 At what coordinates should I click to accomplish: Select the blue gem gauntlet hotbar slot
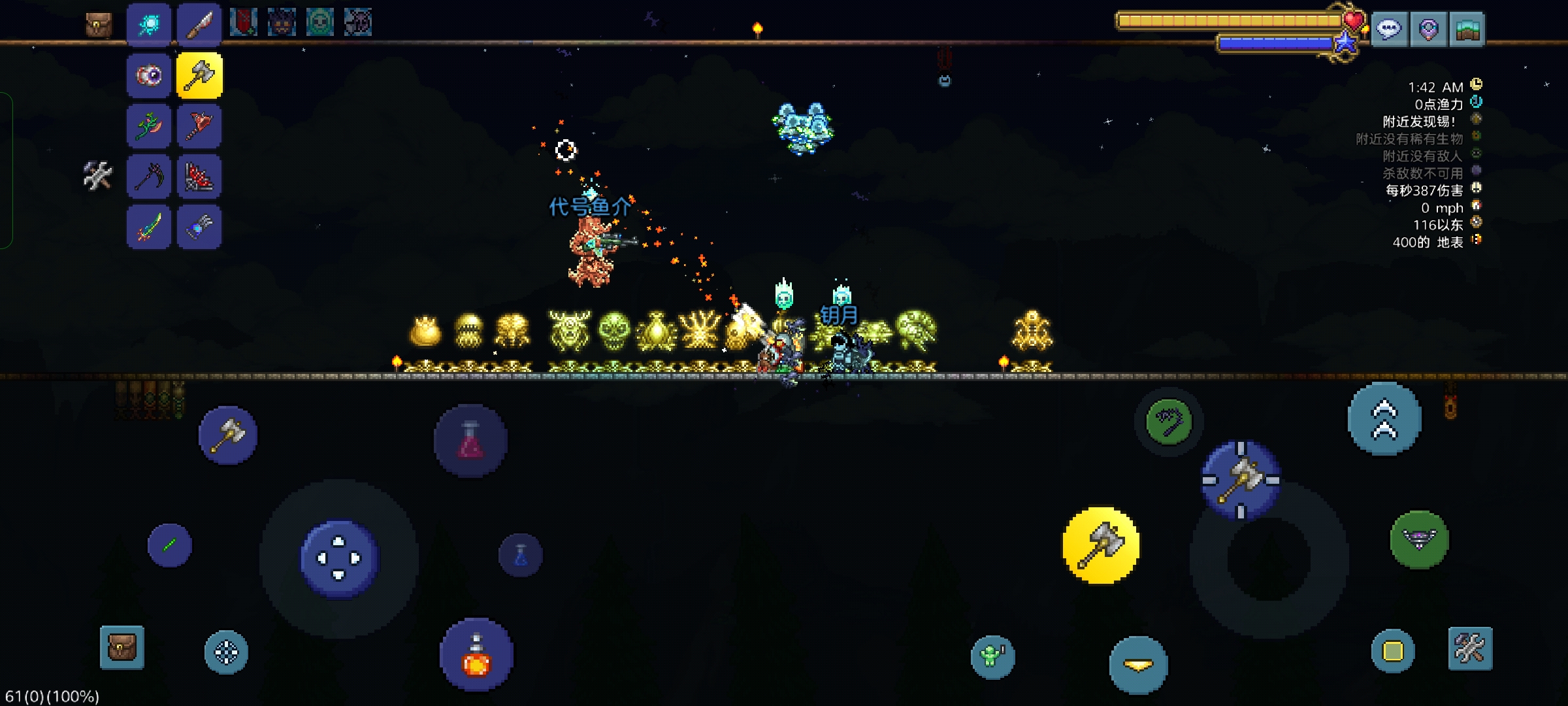click(199, 227)
